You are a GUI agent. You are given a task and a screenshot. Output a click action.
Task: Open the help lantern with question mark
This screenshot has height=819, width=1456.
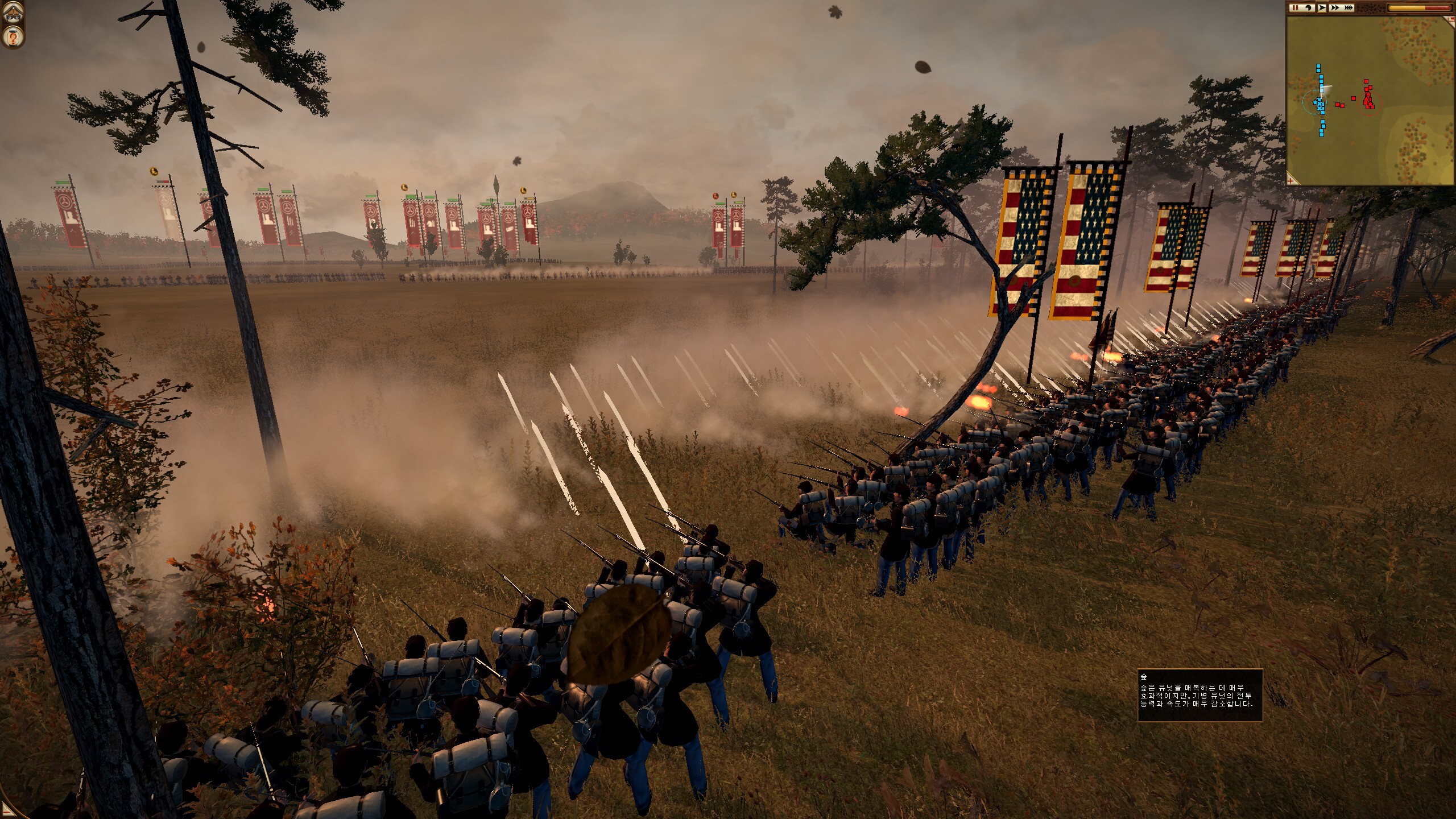[x=11, y=38]
